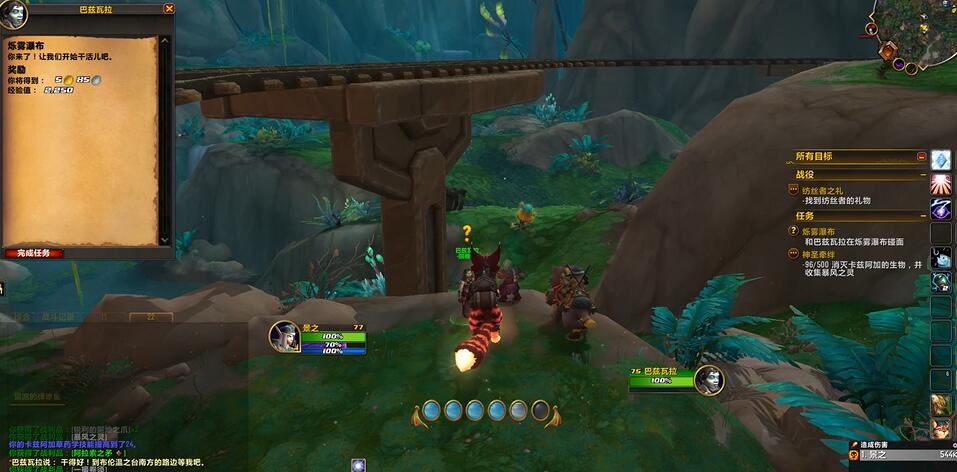Collapse the 所有目标 objectives tracker
957x472 pixels.
point(921,156)
